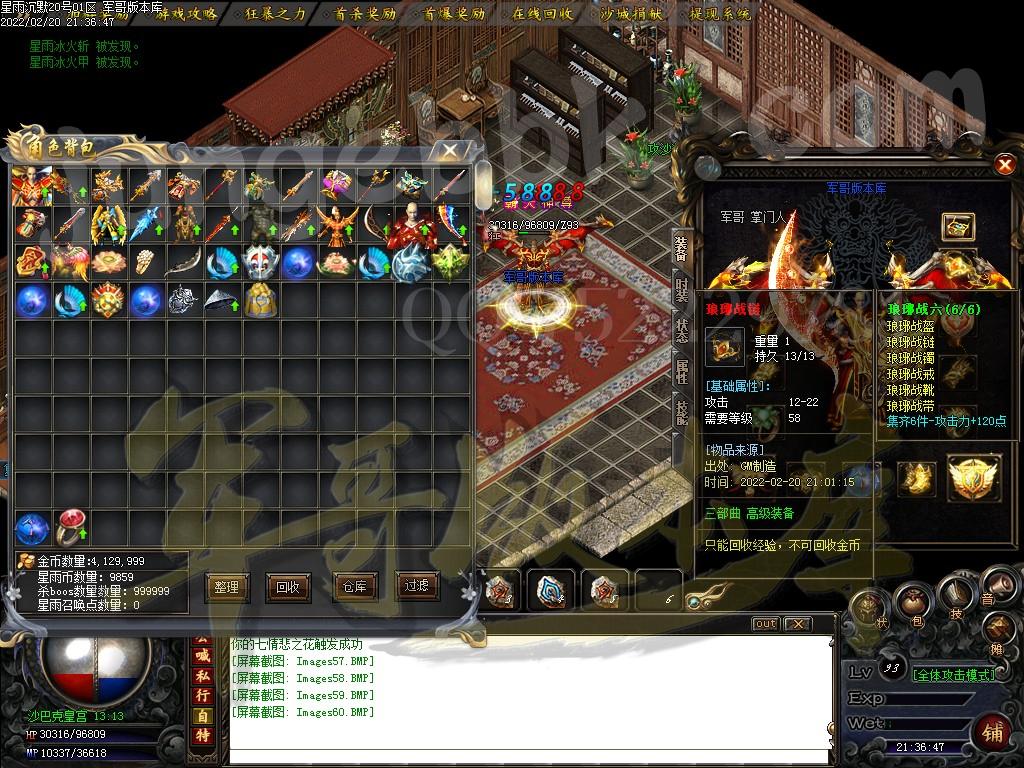The height and width of the screenshot is (768, 1024).
Task: Click the 整理 sort button
Action: [227, 587]
